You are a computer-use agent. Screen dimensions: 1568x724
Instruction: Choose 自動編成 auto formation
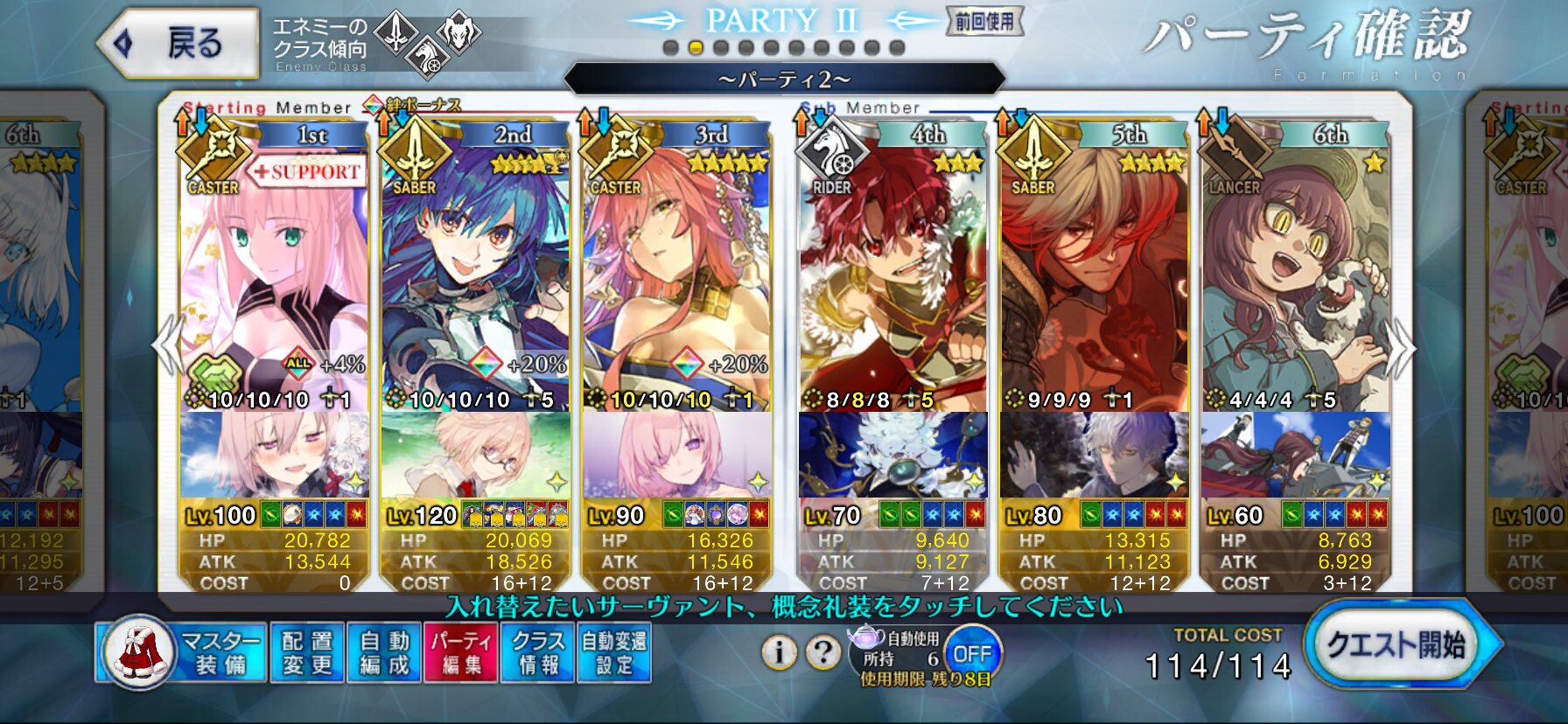(384, 652)
